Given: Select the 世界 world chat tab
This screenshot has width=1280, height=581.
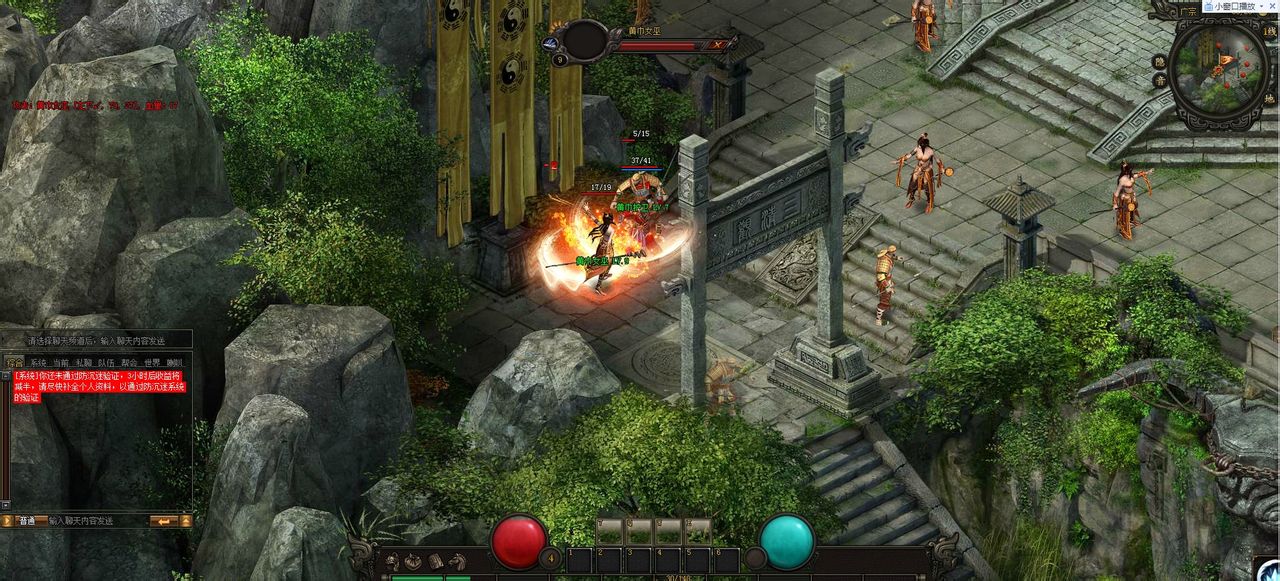Looking at the screenshot, I should pos(152,363).
